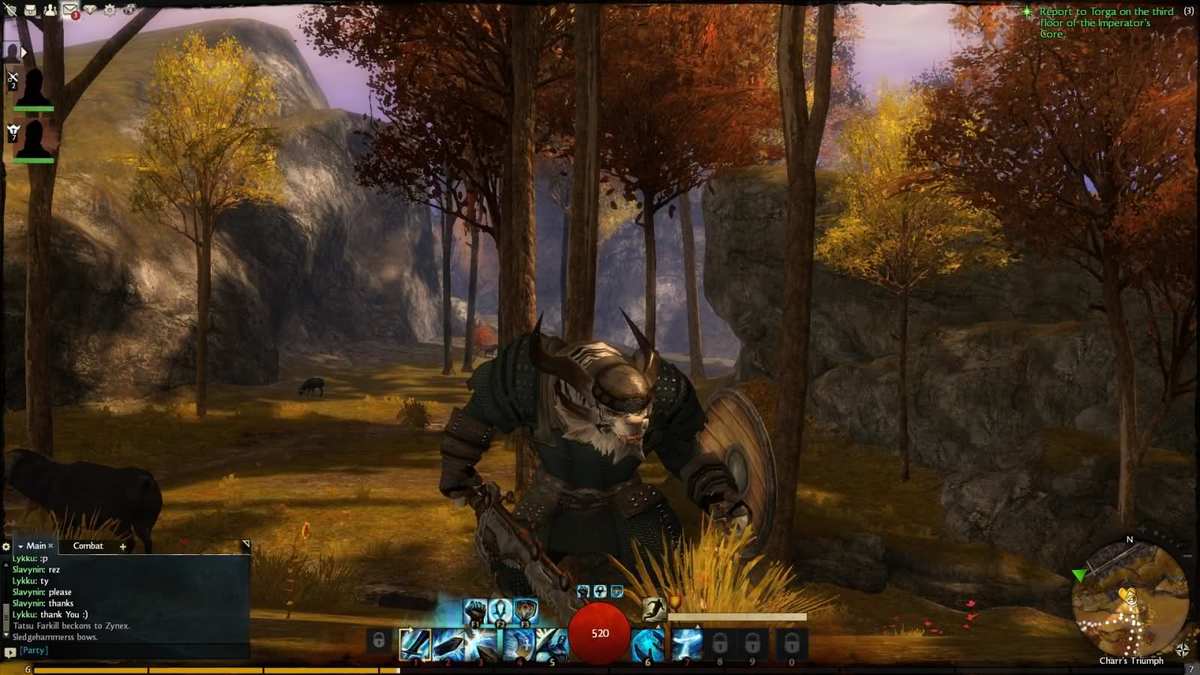
Task: Open the mail envelope with red notification
Action: tap(70, 10)
